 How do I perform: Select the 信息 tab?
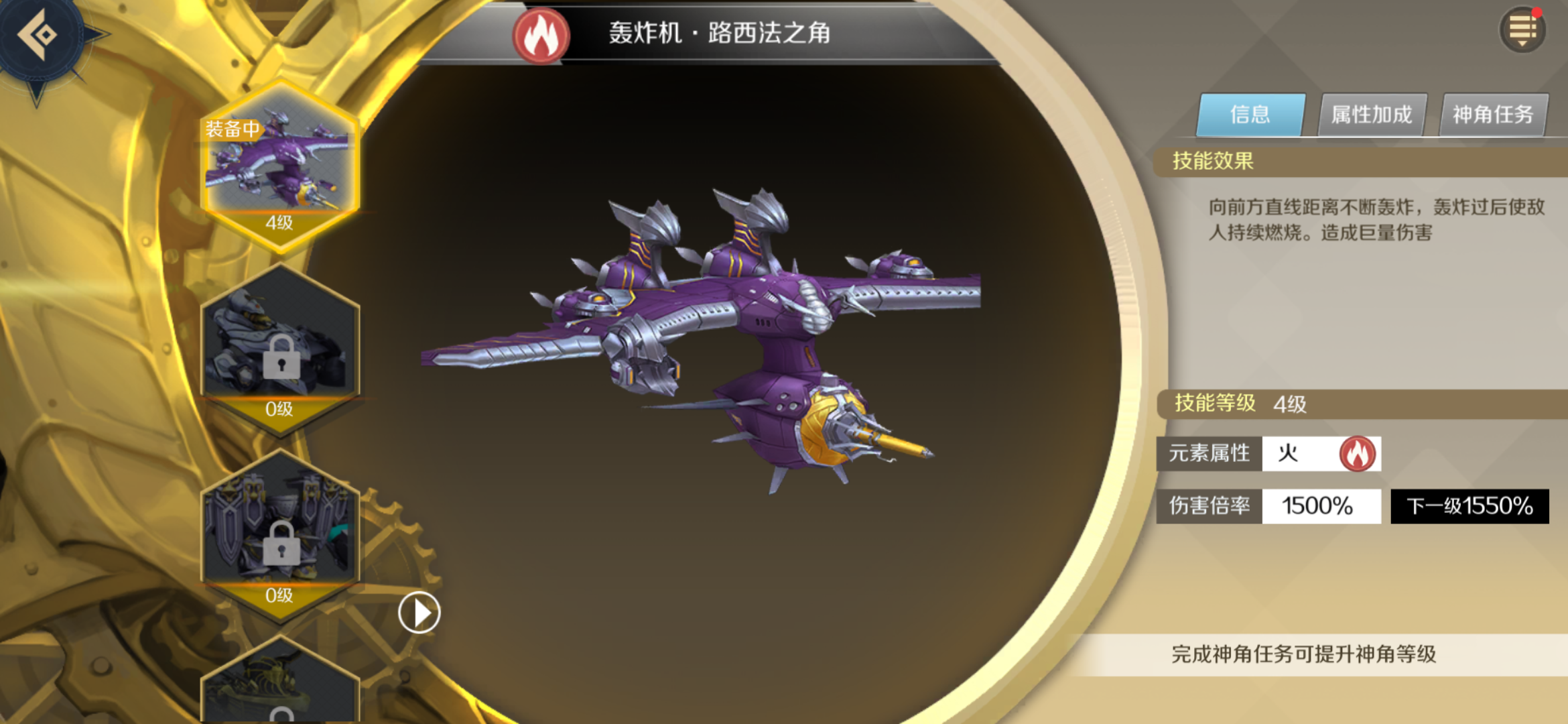[1250, 114]
